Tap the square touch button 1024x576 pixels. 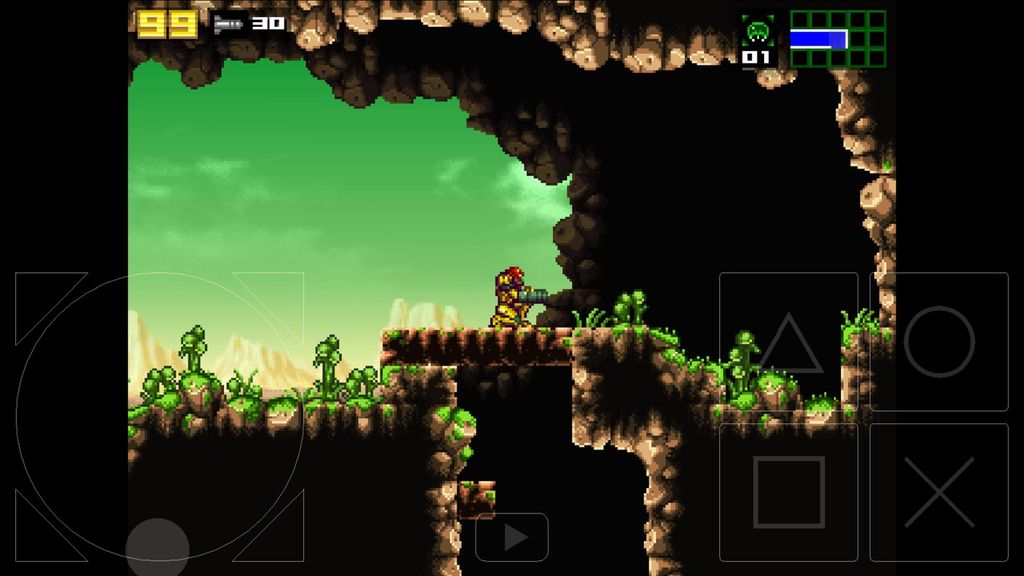coord(788,492)
